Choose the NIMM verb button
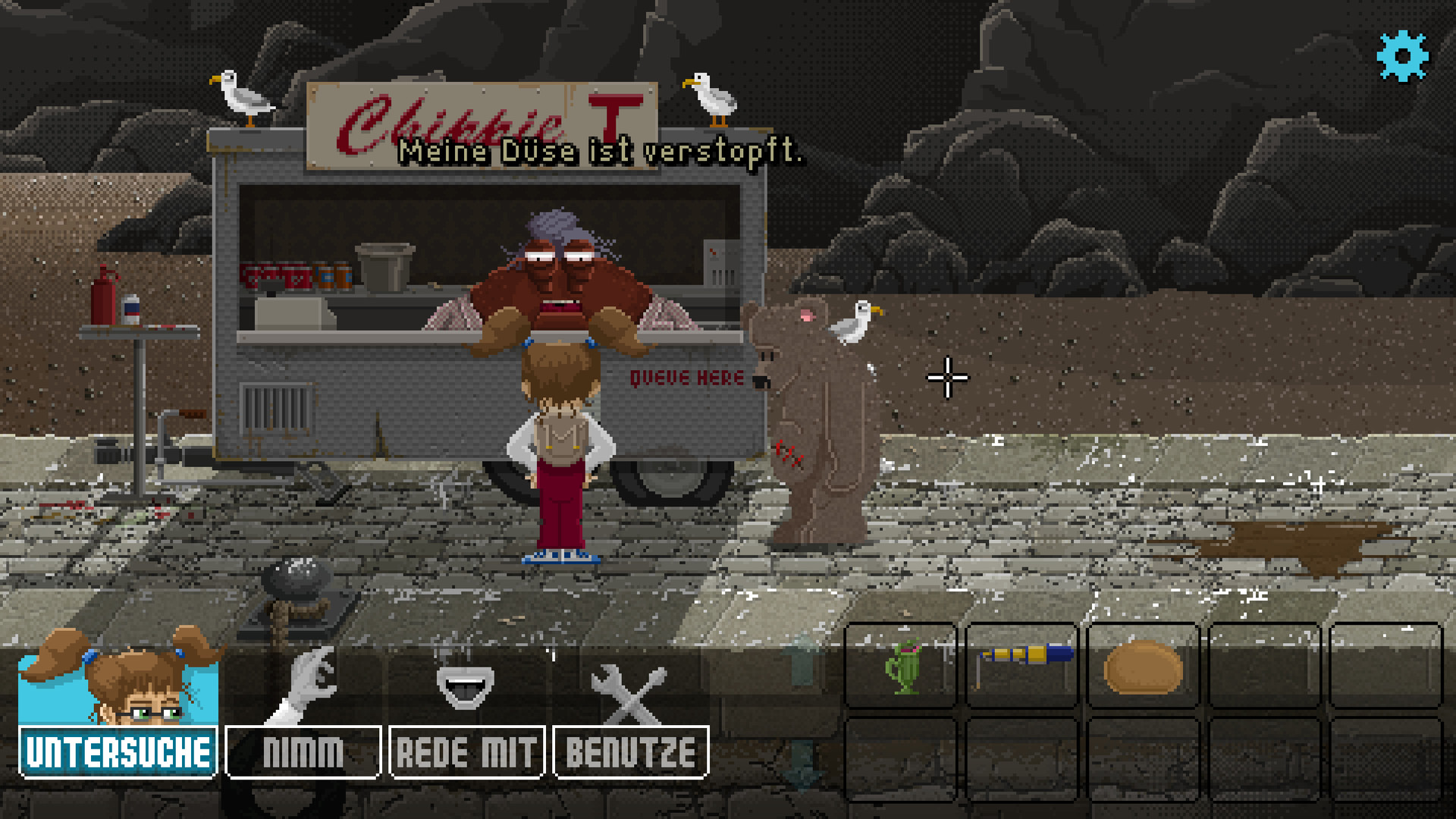This screenshot has height=819, width=1456. [x=303, y=752]
